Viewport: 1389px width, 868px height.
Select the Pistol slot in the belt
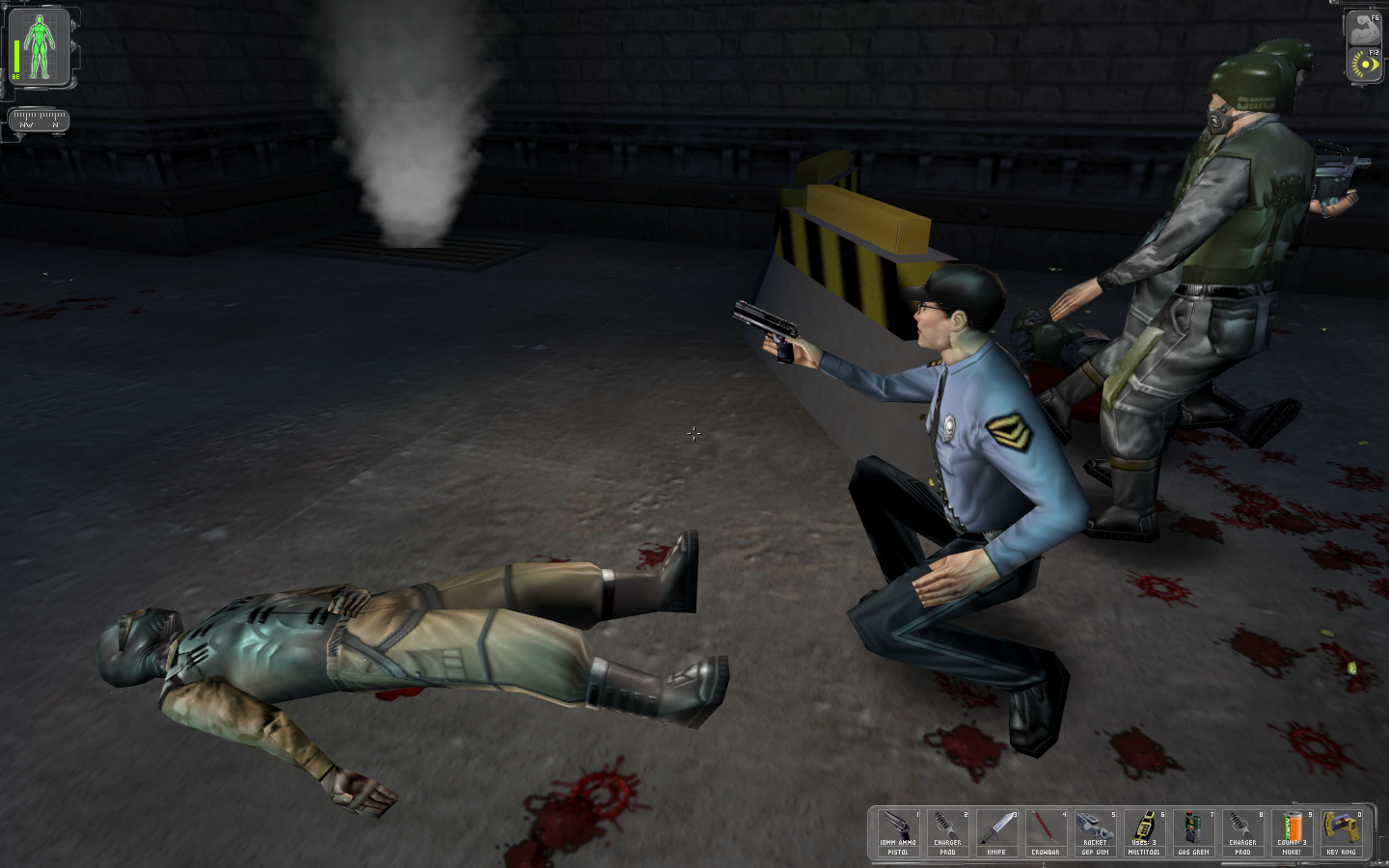pos(898,832)
